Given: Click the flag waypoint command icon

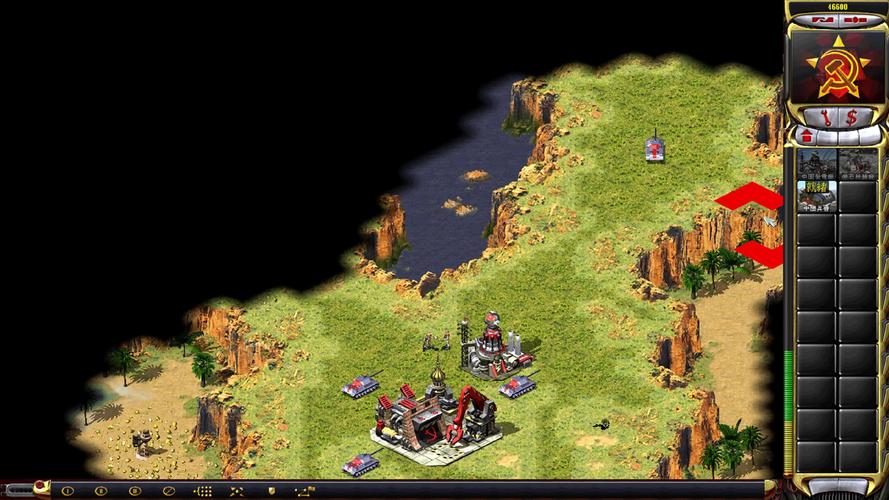Looking at the screenshot, I should tap(305, 491).
